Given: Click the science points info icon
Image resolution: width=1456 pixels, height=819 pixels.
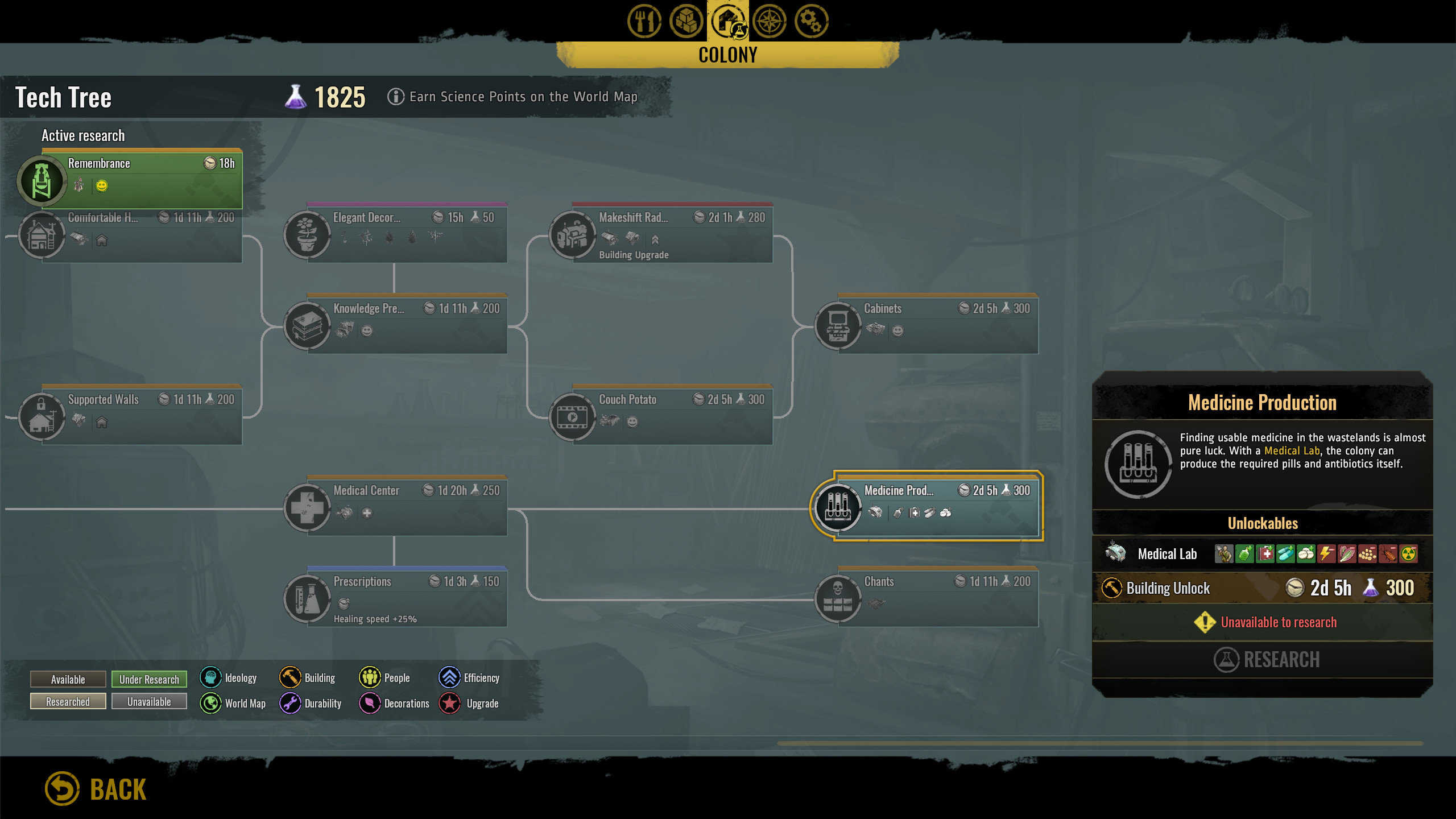Looking at the screenshot, I should (x=396, y=97).
